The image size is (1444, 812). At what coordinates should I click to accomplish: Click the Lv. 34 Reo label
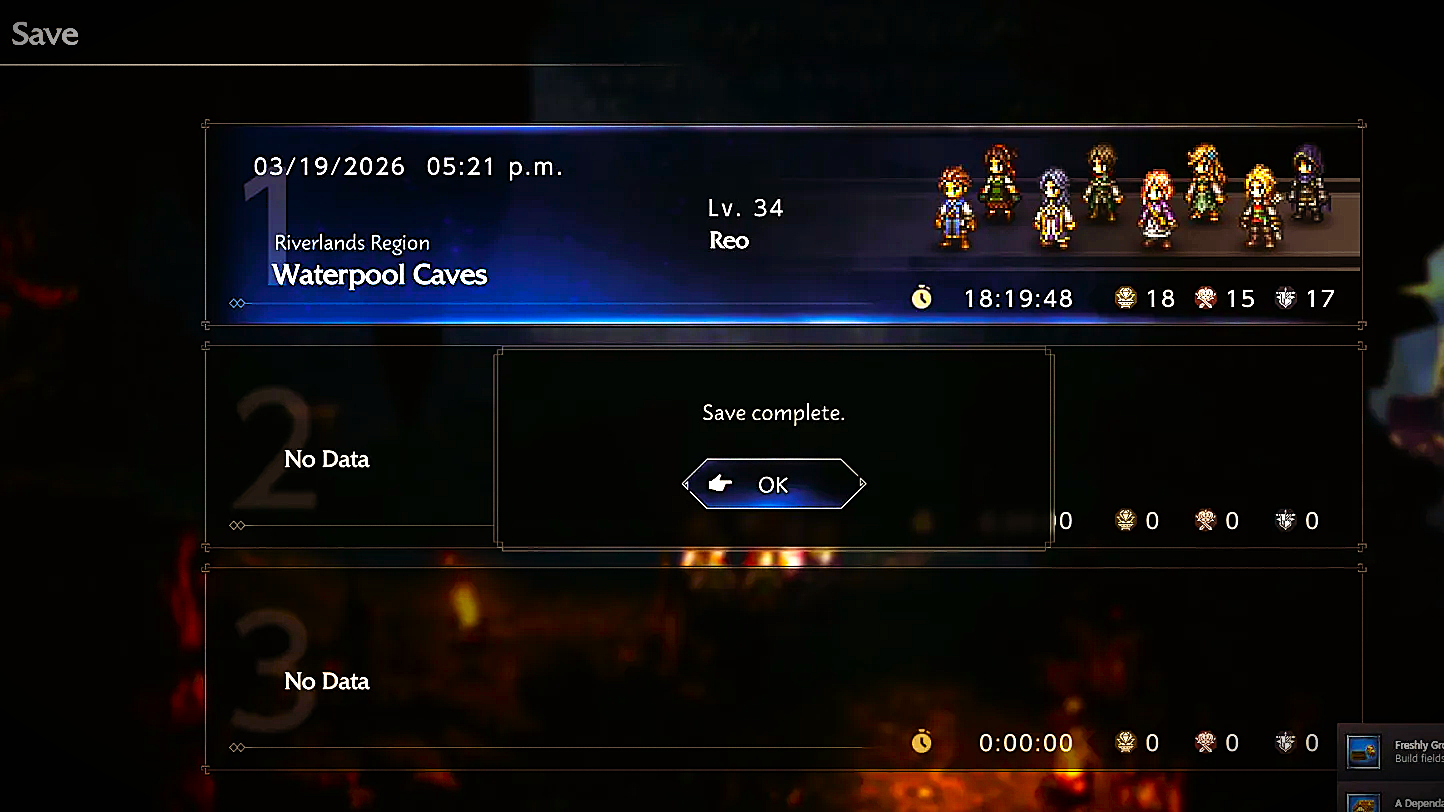click(x=745, y=222)
